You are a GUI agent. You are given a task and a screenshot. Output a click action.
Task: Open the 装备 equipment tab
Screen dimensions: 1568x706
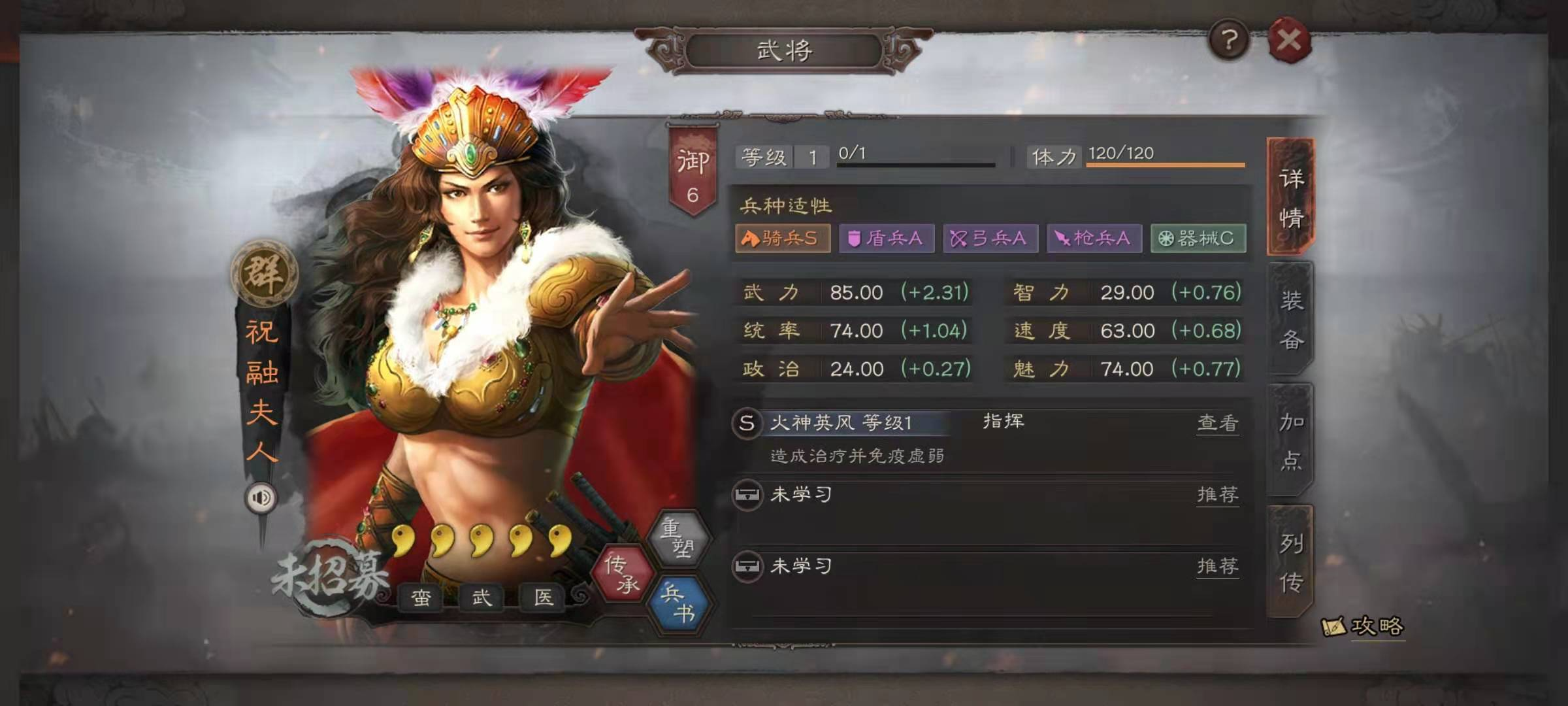(1290, 319)
